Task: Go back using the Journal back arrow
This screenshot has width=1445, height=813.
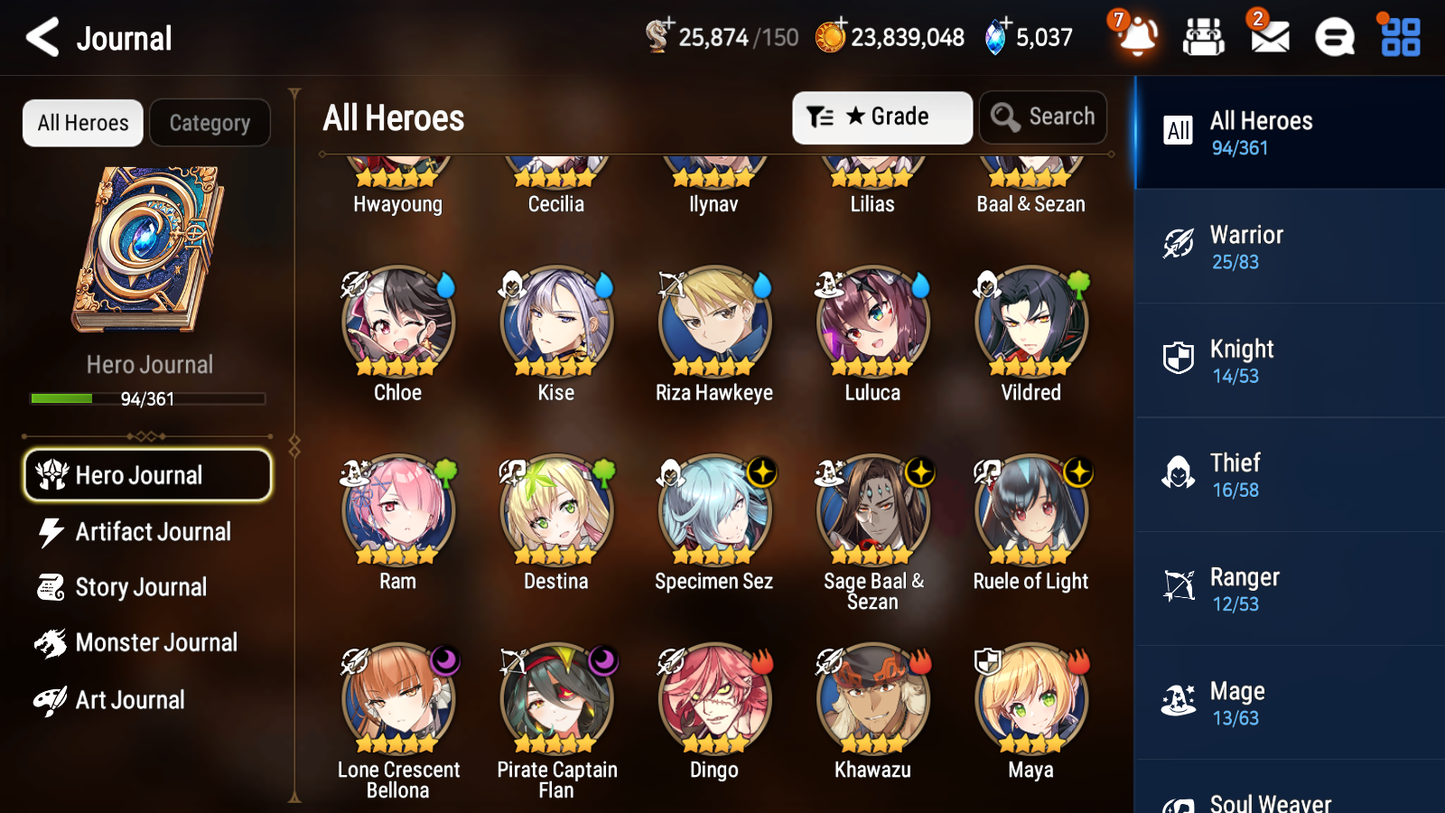Action: 42,37
